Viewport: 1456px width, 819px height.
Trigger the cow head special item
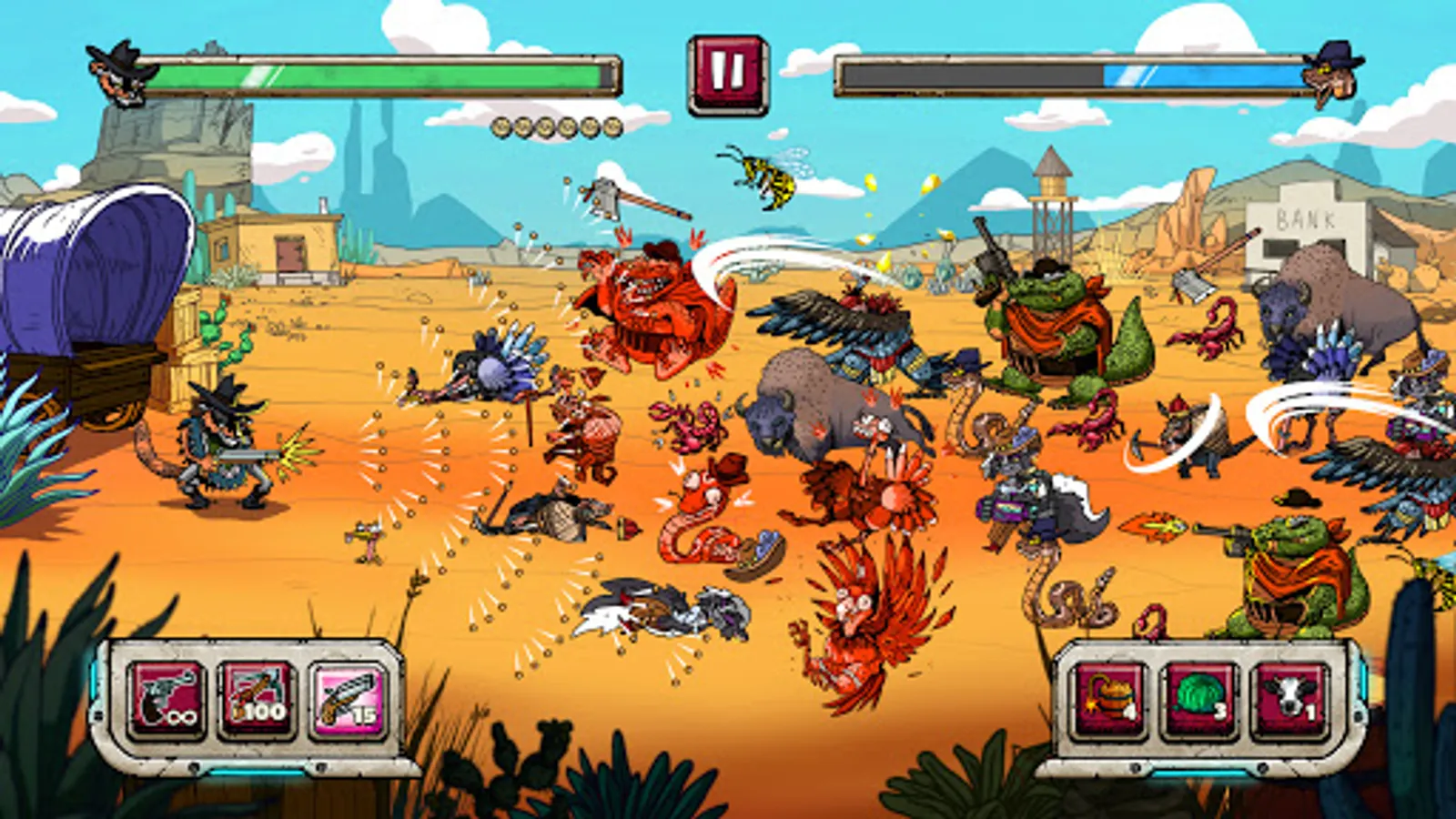pyautogui.click(x=1289, y=699)
